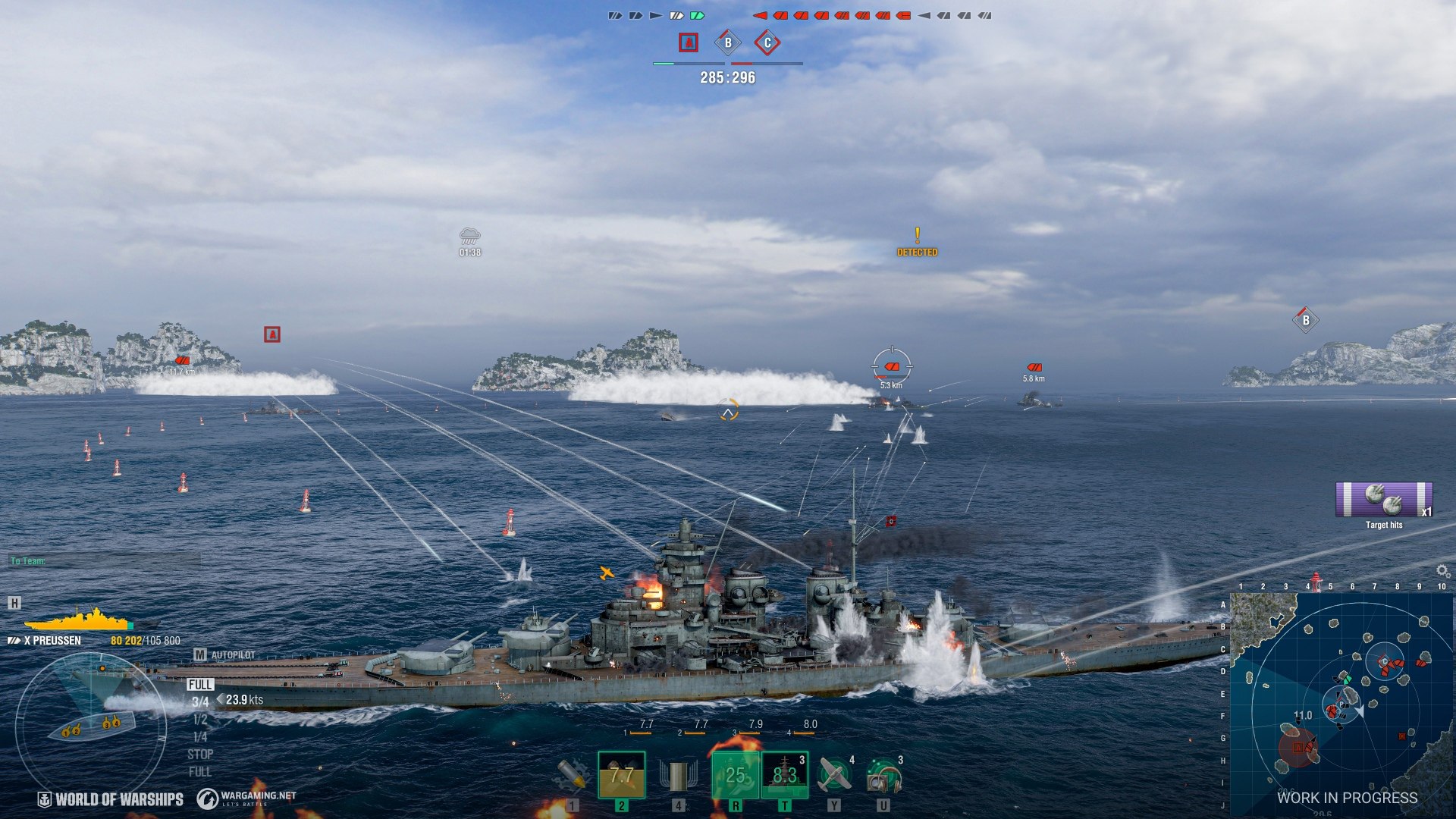Use the Repair Party ship consumable
Screen dimensions: 1456x819
tap(784, 774)
